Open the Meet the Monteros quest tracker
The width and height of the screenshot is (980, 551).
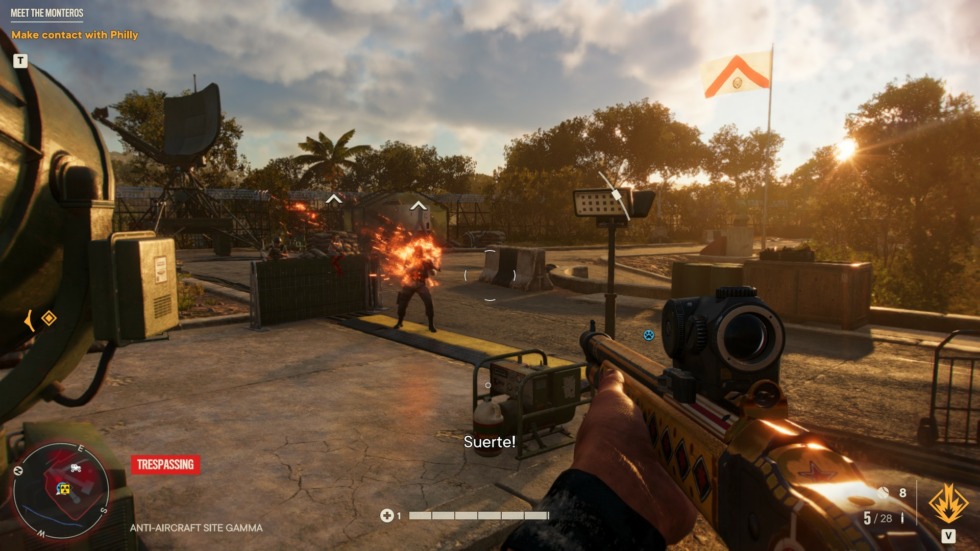pyautogui.click(x=47, y=13)
